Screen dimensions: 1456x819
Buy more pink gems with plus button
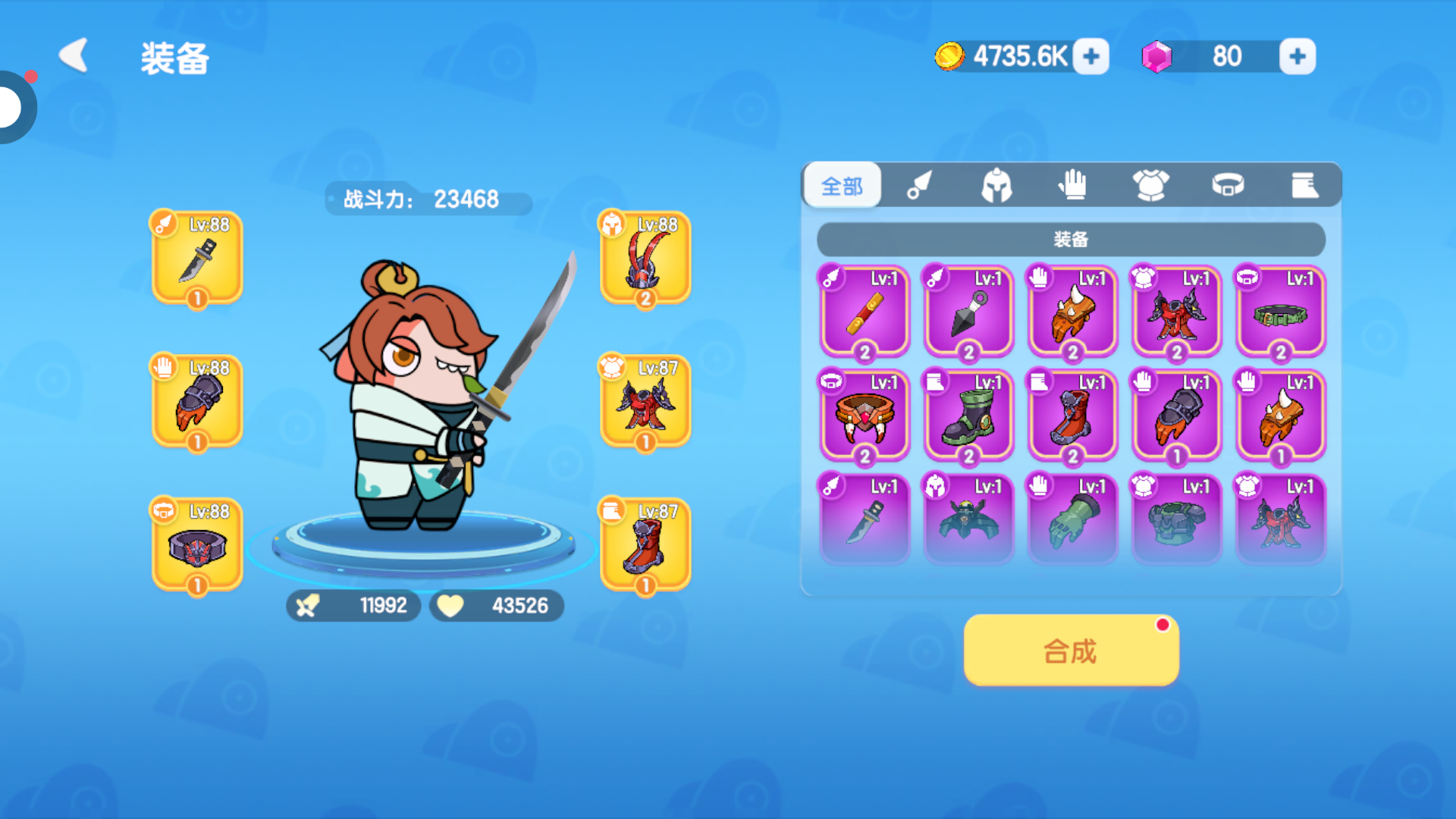click(x=1297, y=56)
